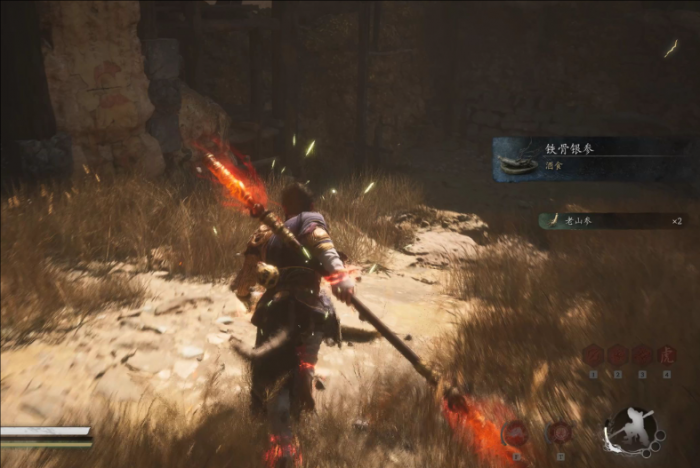
Task: Activate the spell icon numbered 1
Action: tap(593, 355)
